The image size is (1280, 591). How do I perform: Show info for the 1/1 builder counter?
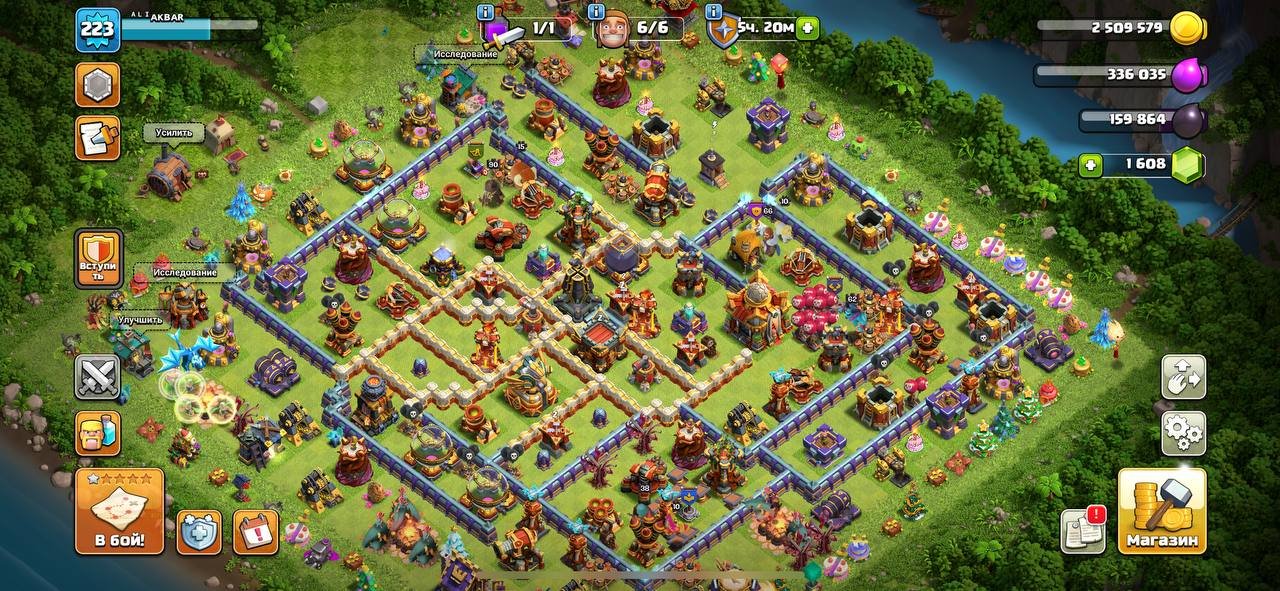point(486,13)
